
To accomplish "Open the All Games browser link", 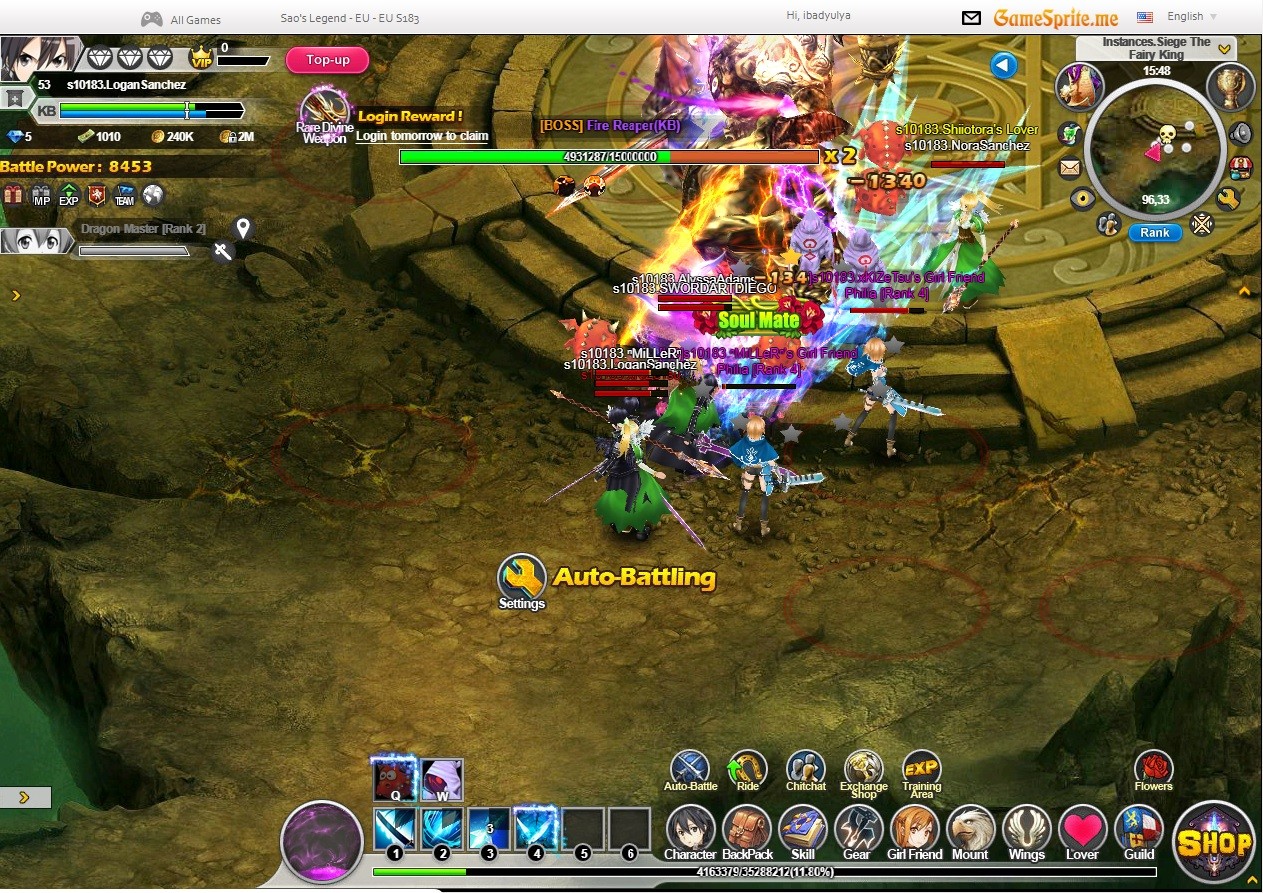I will [183, 19].
